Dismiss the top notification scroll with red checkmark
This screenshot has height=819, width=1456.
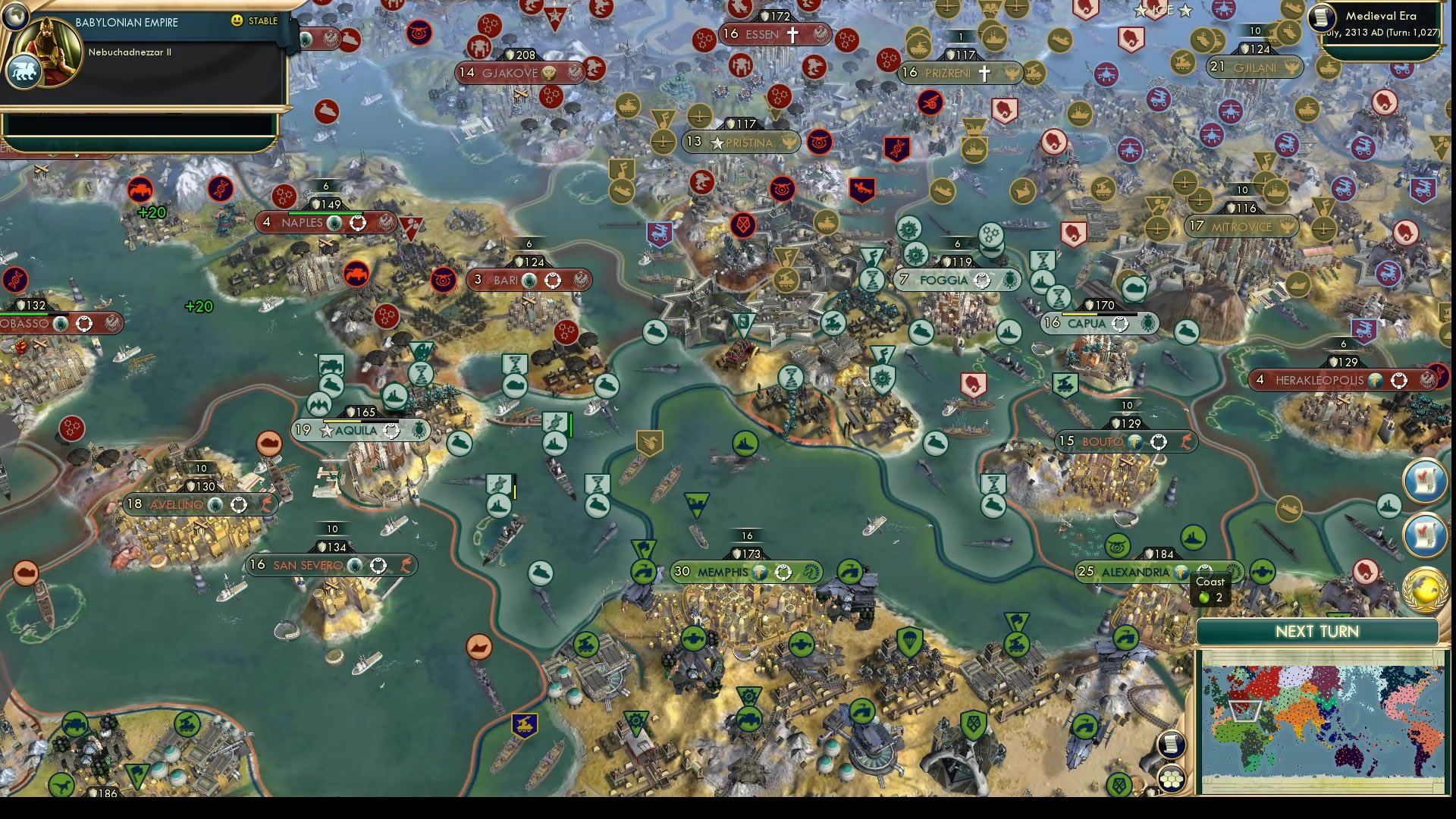(x=1425, y=481)
